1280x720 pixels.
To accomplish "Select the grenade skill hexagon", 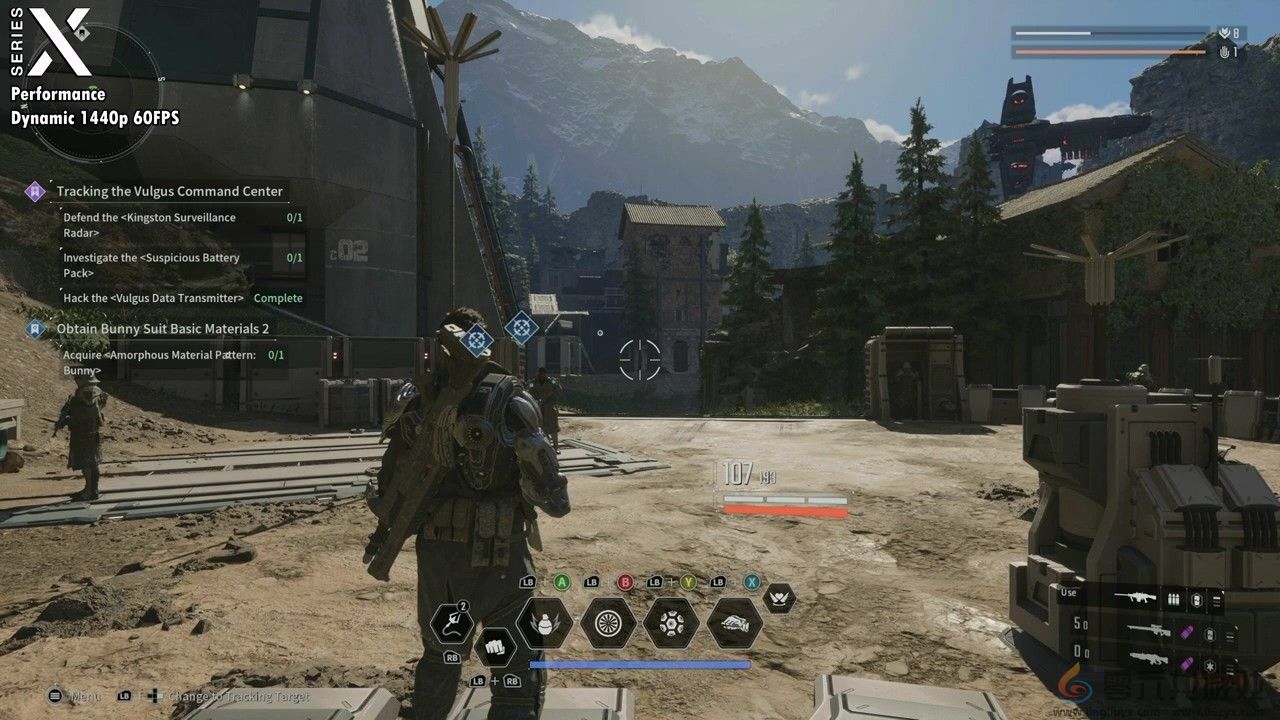I will click(546, 625).
